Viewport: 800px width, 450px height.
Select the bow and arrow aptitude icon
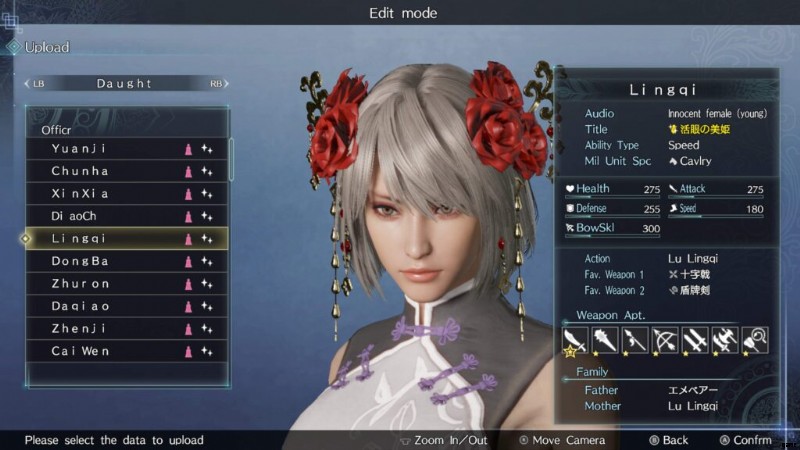point(664,340)
